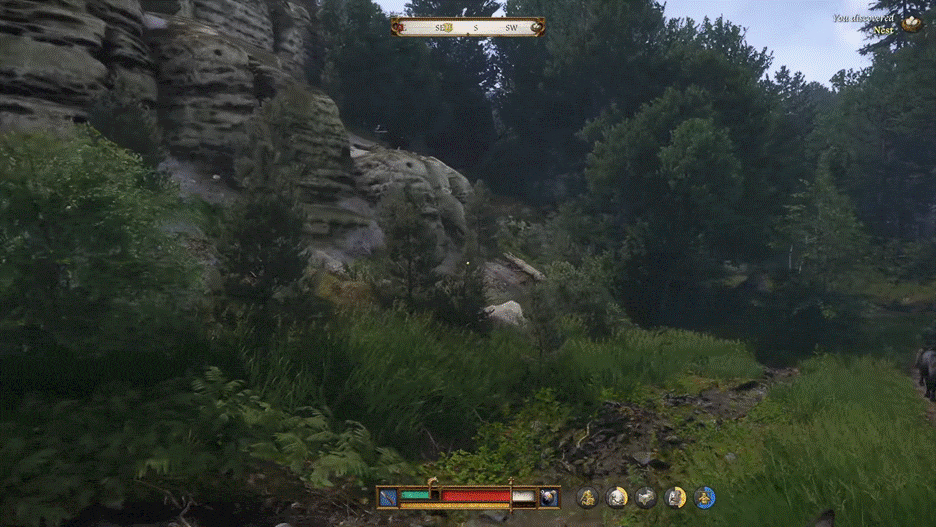Select the weapon slot beside the green bar
Viewport: 936px width, 527px height.
[388, 496]
